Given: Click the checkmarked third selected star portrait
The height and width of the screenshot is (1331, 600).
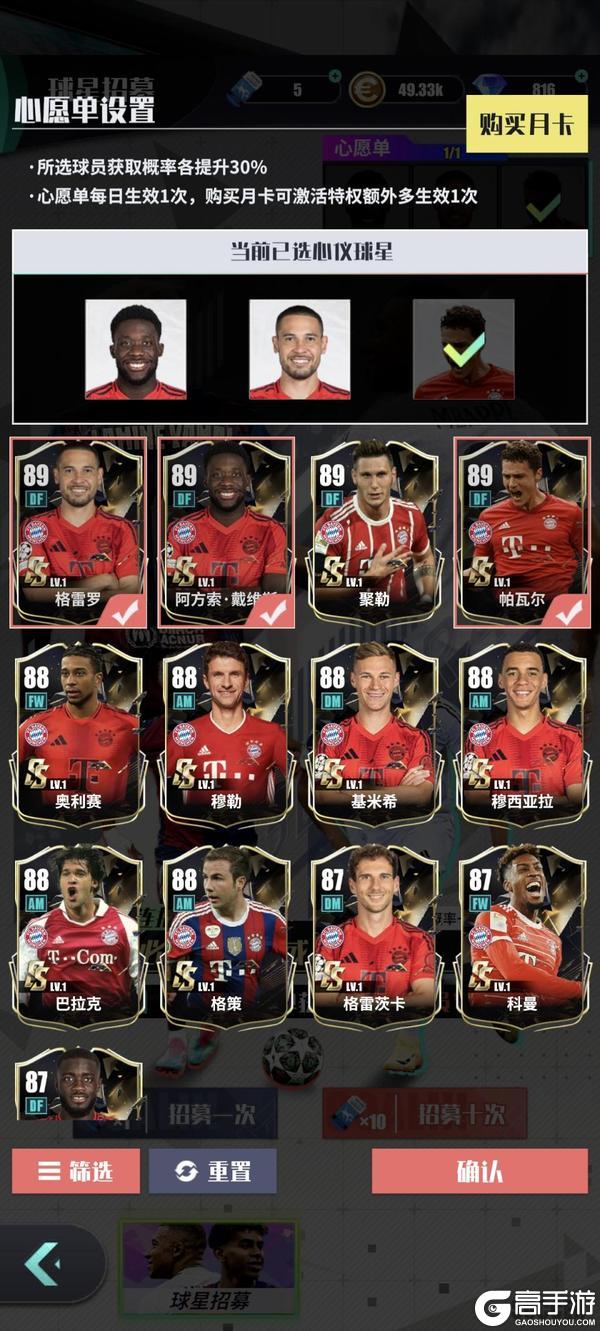Looking at the screenshot, I should click(x=463, y=350).
